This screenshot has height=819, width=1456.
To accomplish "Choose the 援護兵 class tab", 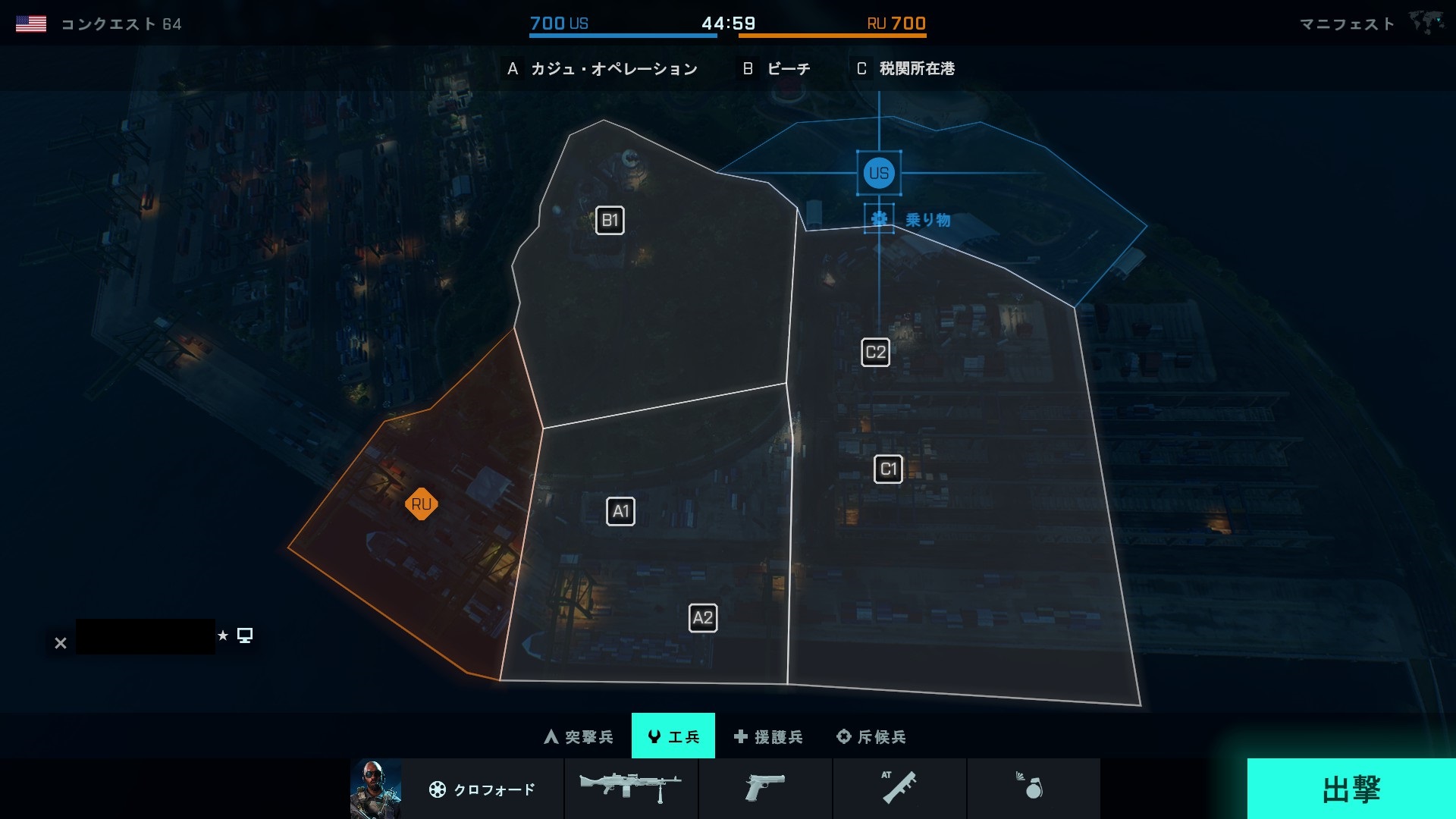I will click(x=768, y=736).
